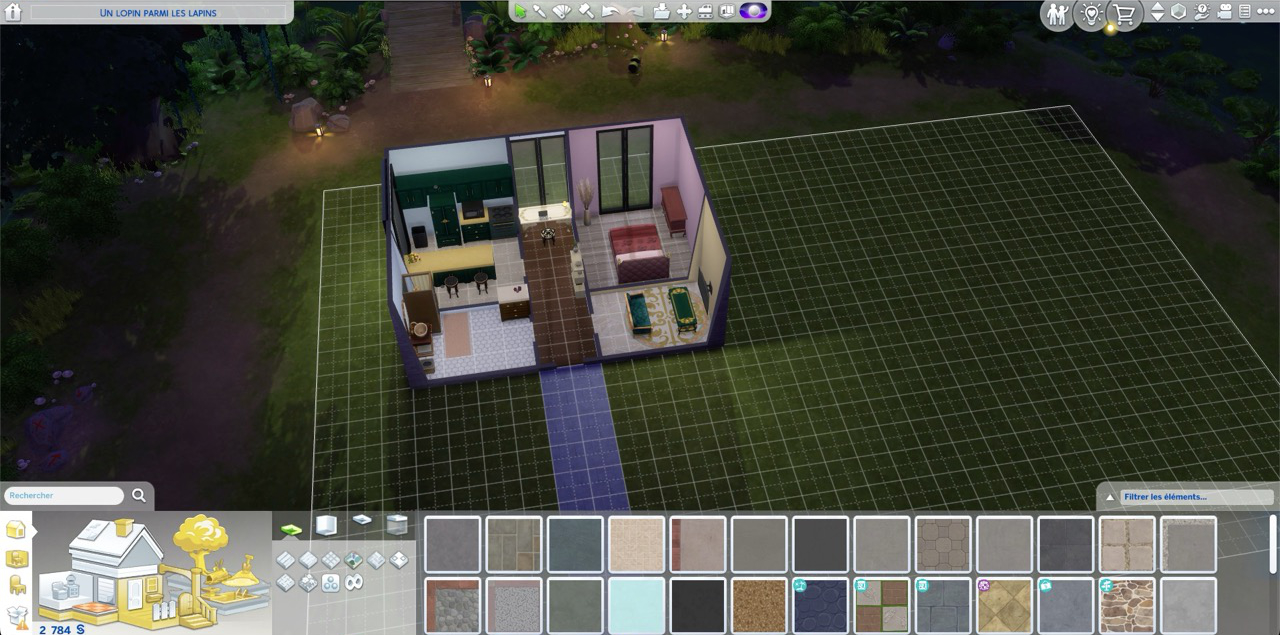1280x635 pixels.
Task: Select the green arrow pointer tool
Action: [x=520, y=11]
